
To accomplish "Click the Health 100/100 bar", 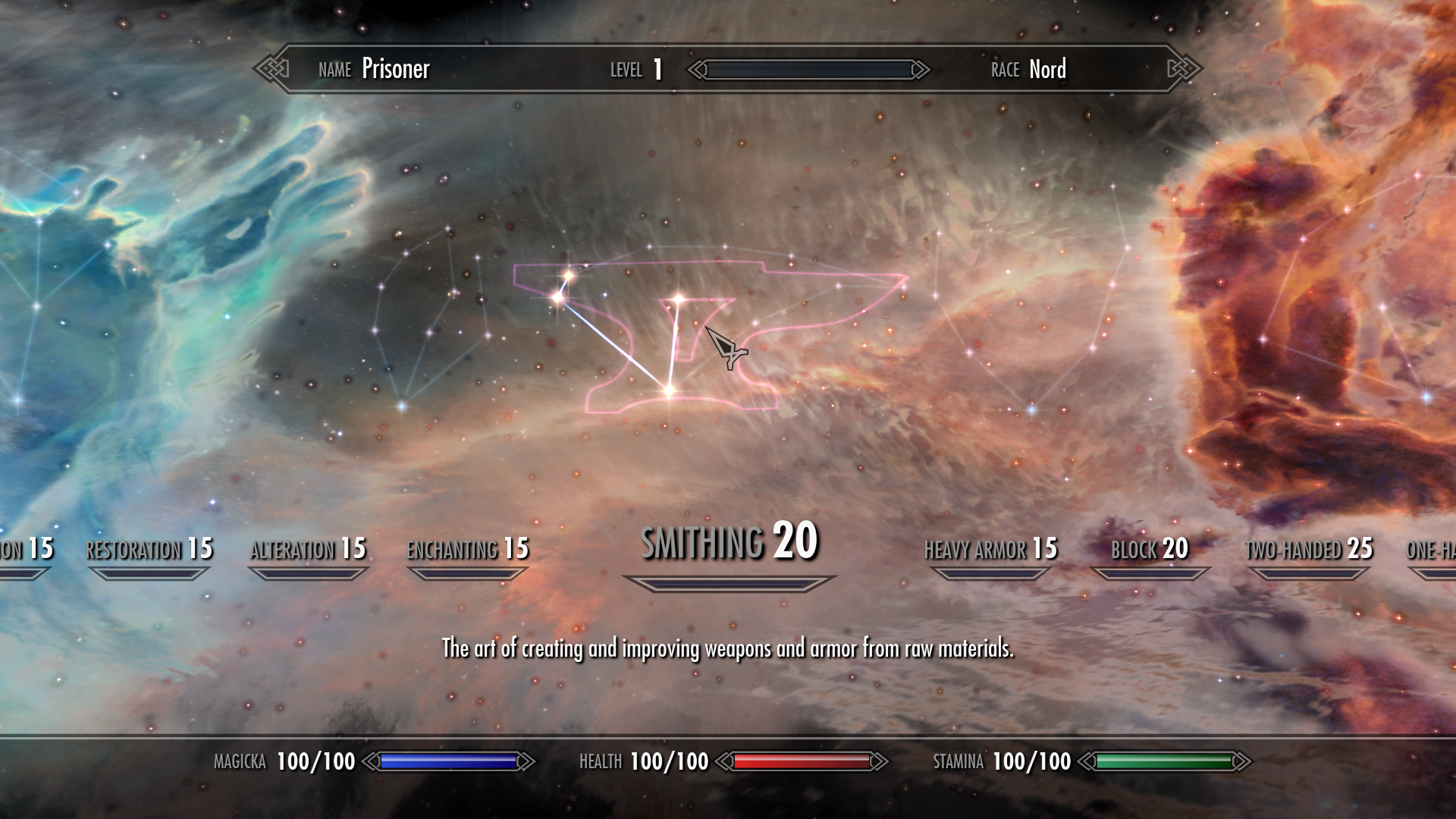I will point(800,761).
